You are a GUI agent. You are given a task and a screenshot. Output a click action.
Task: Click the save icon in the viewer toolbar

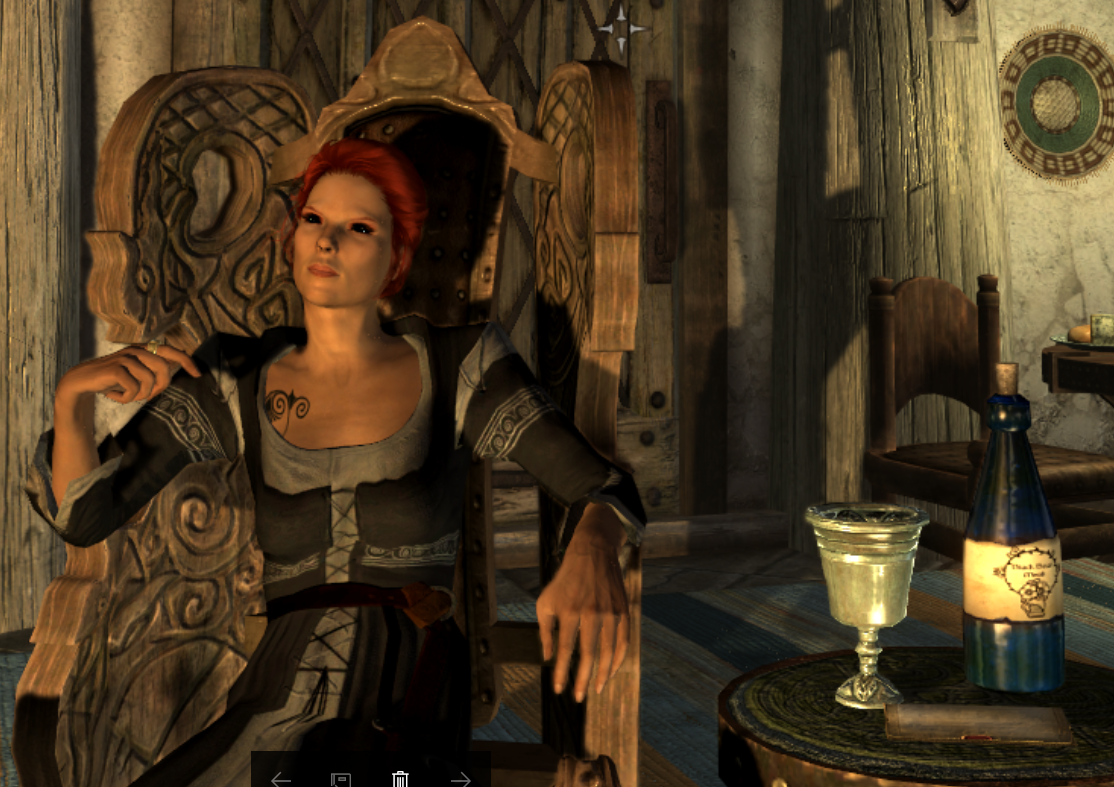[340, 779]
